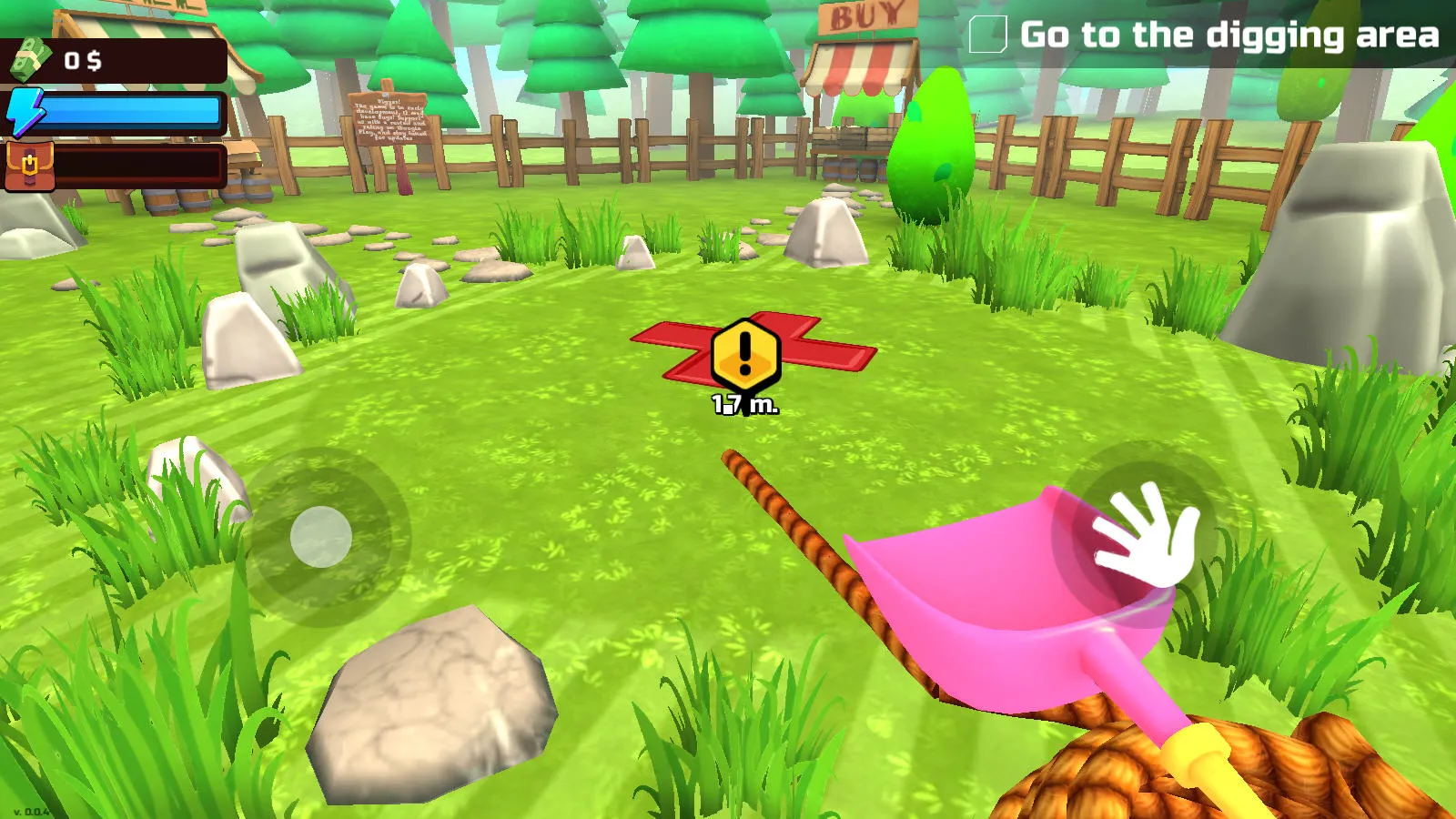Open the 'Go to the digging area' quest

(1228, 36)
